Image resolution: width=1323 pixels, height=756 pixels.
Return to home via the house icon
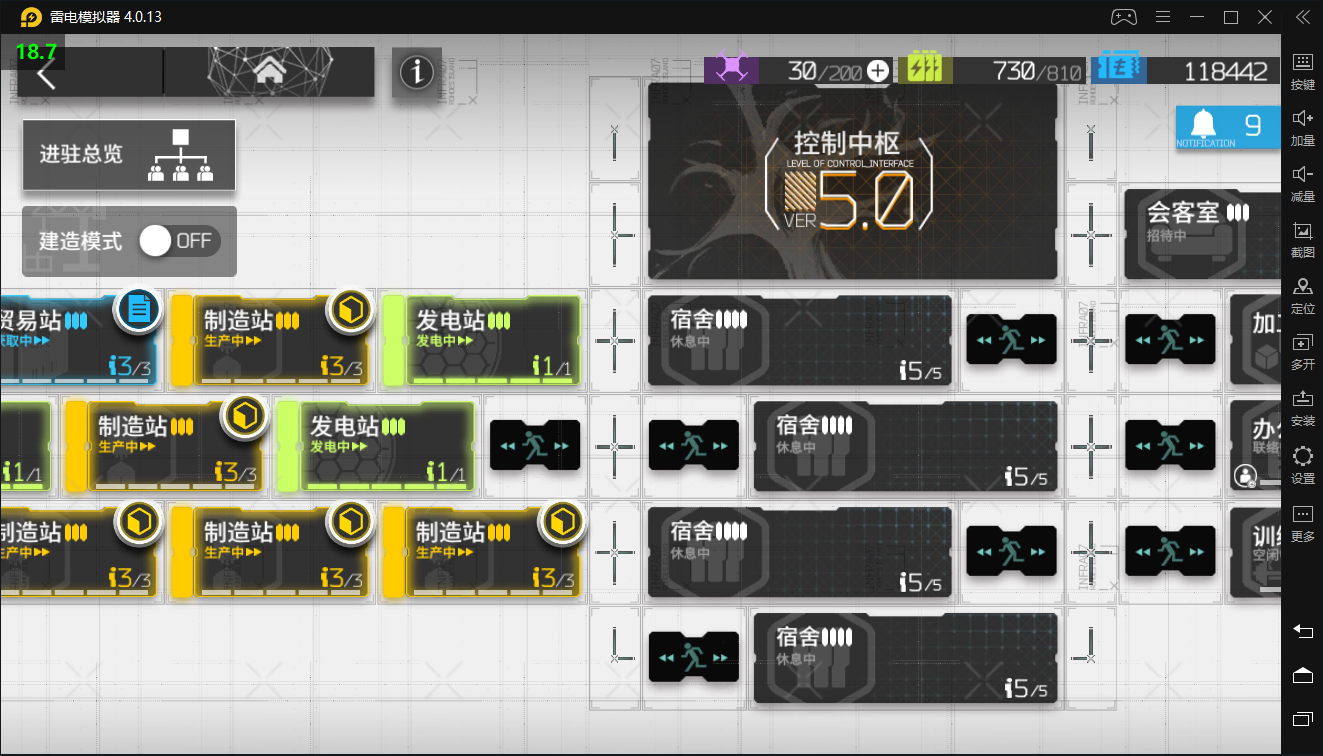point(268,72)
